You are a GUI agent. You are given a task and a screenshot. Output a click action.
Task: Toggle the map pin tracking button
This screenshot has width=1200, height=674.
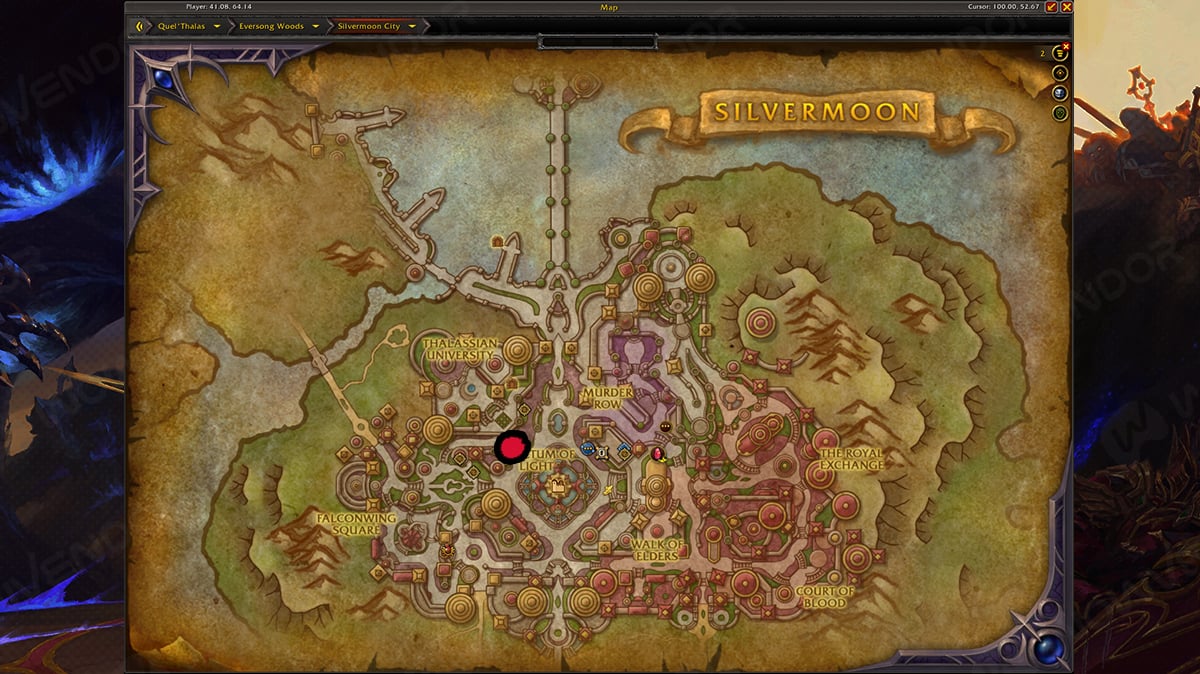[1060, 73]
